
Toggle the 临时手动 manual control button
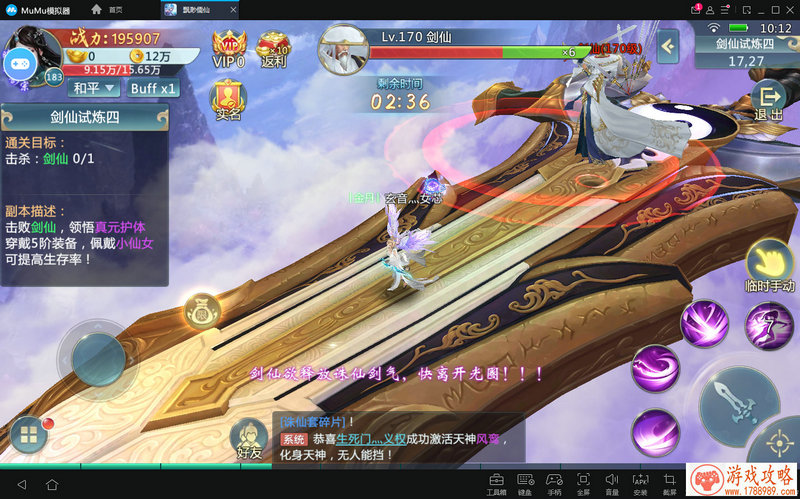pyautogui.click(x=770, y=266)
